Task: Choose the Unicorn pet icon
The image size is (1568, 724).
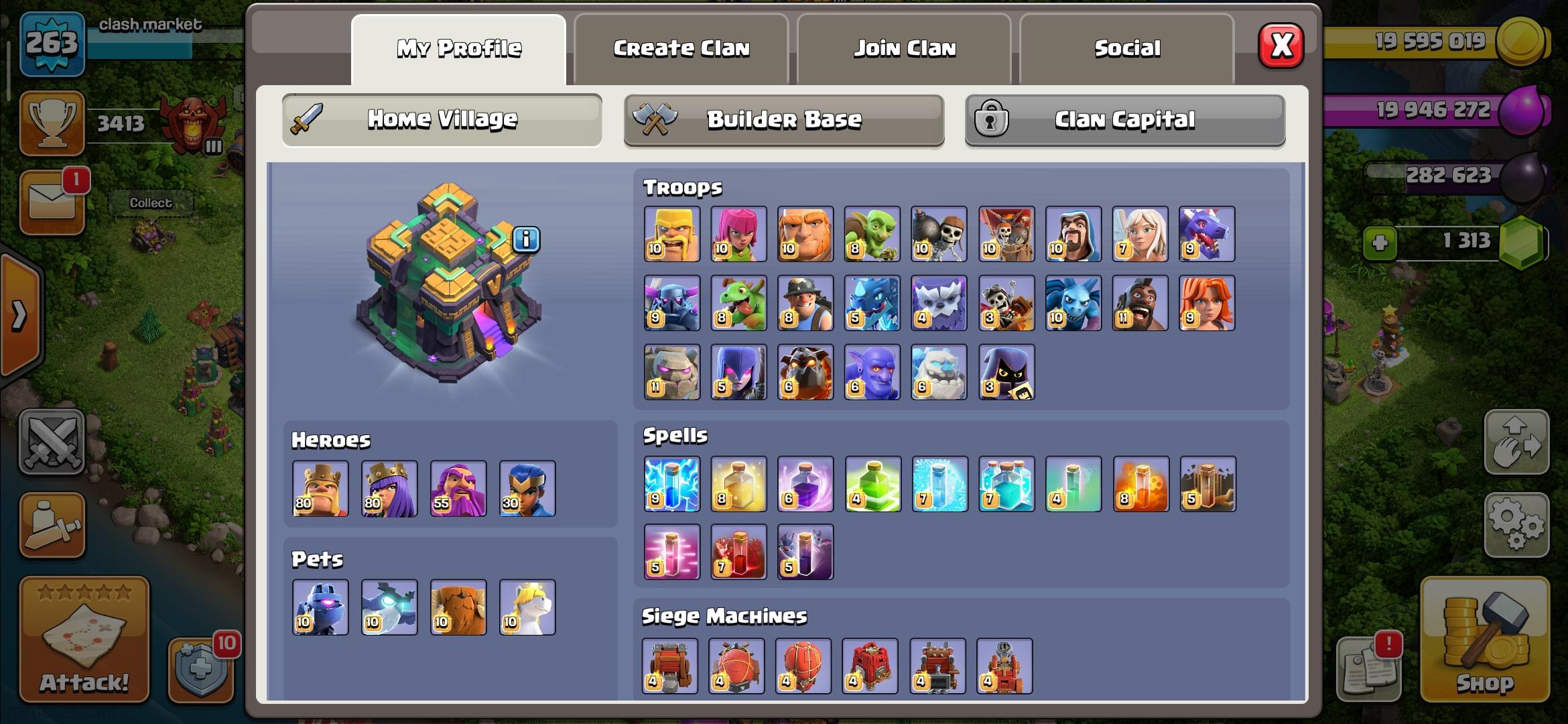Action: tap(527, 607)
